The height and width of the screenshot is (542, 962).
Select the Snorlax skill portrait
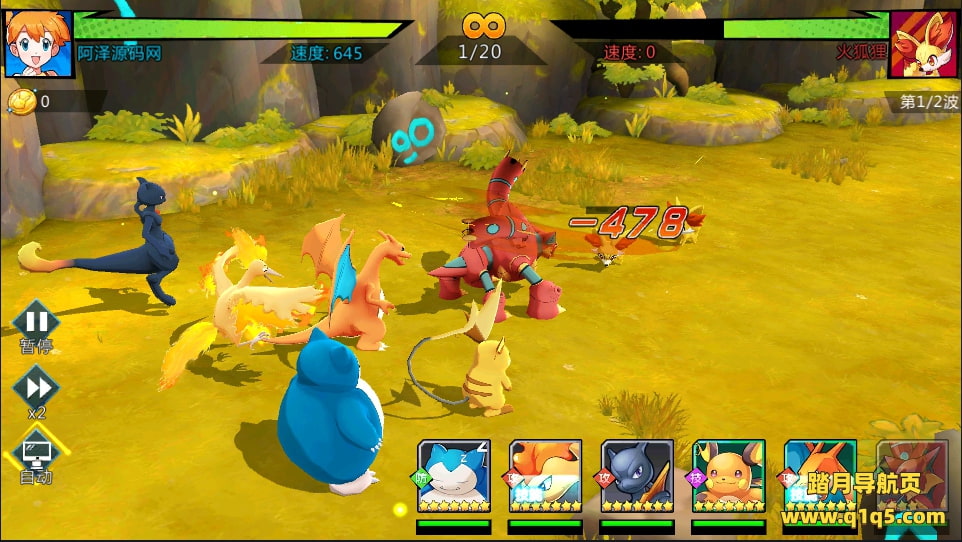[x=453, y=476]
